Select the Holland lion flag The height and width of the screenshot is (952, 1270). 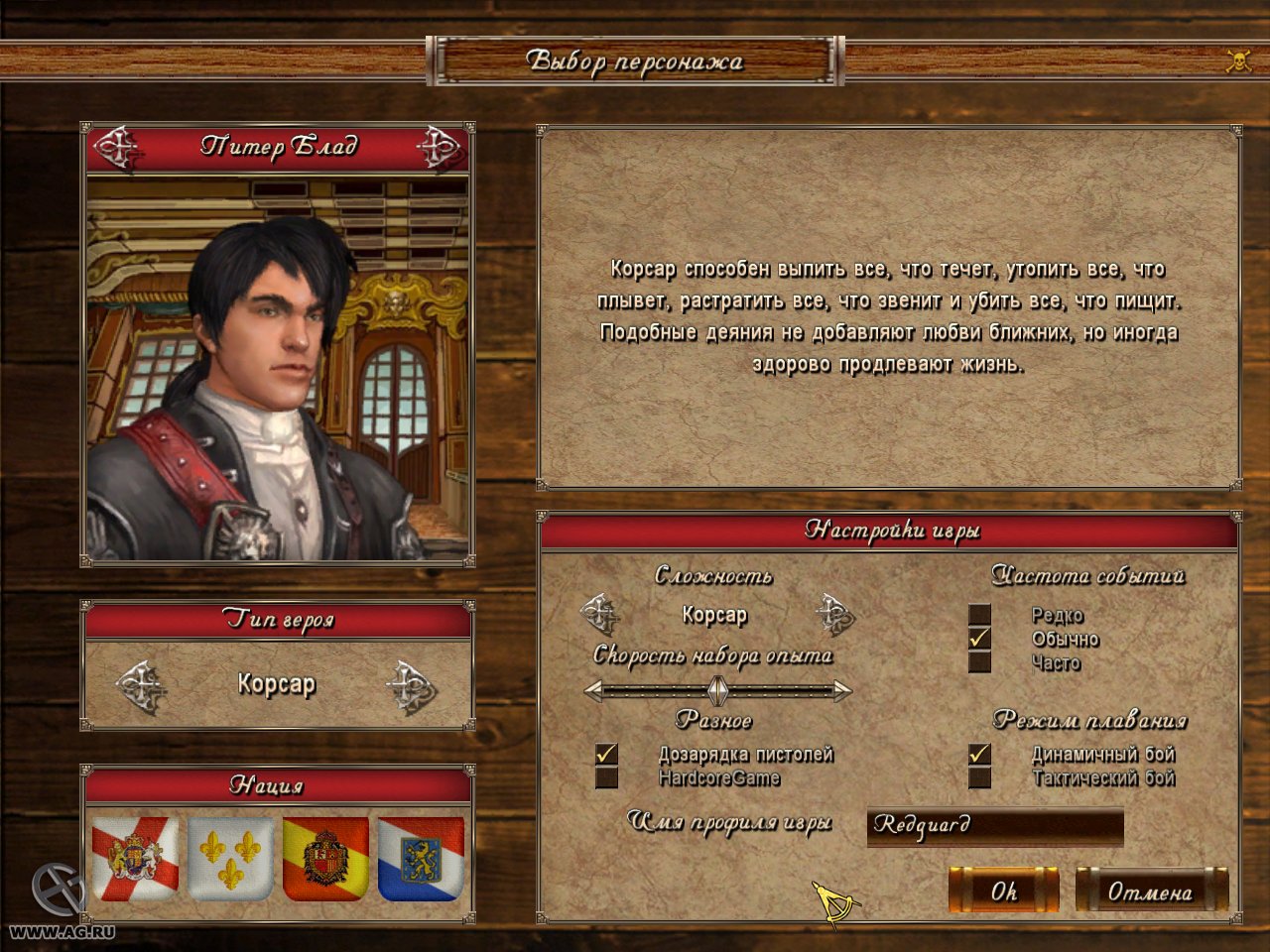point(421,858)
